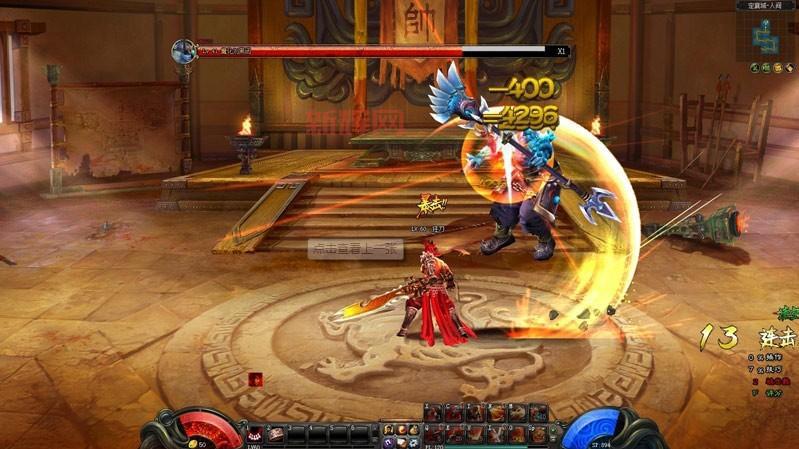Select the boss portrait beside the health bar

pyautogui.click(x=183, y=51)
